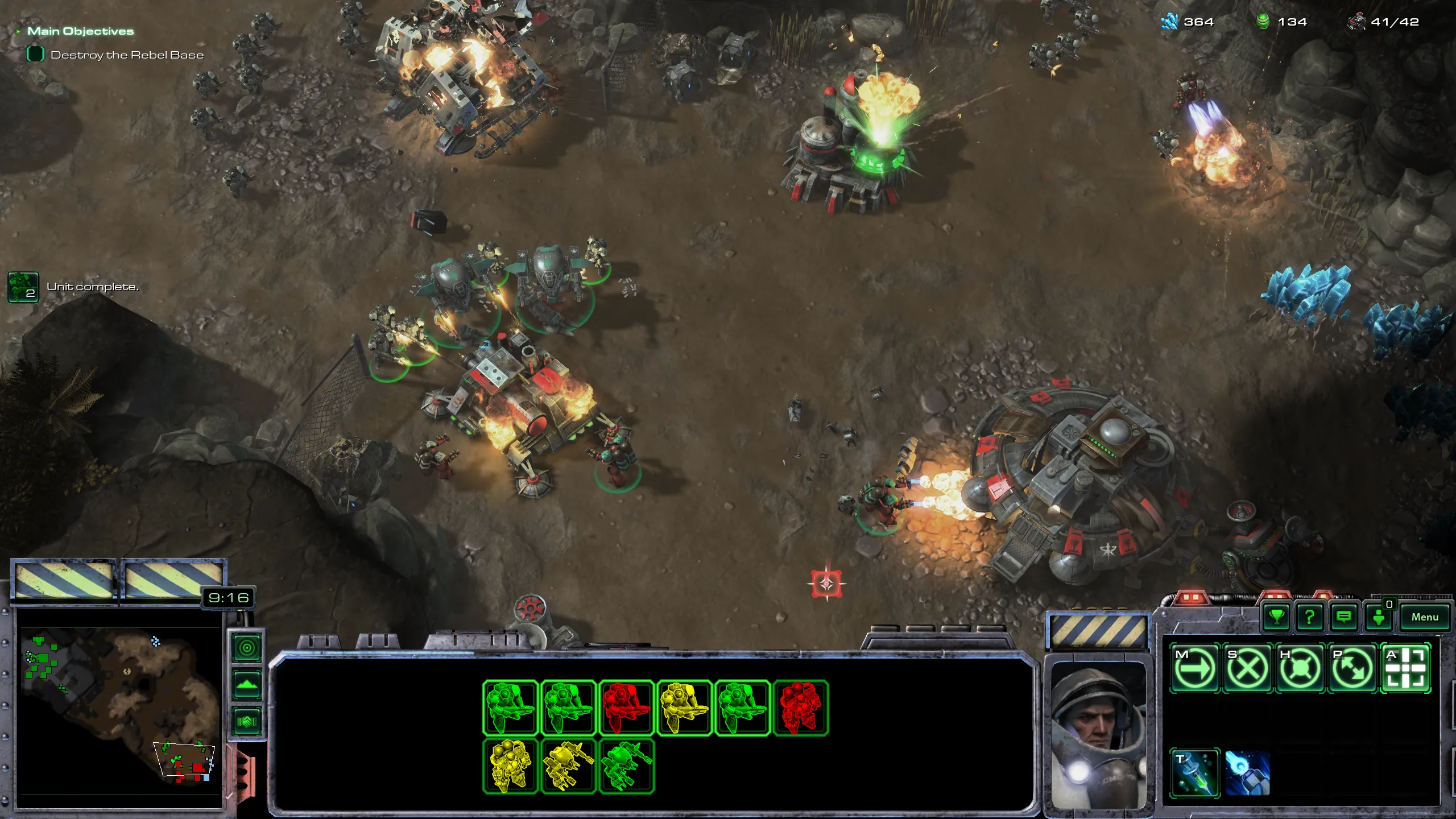Screen dimensions: 1456x819
Task: Open the help question mark panel
Action: point(1310,617)
